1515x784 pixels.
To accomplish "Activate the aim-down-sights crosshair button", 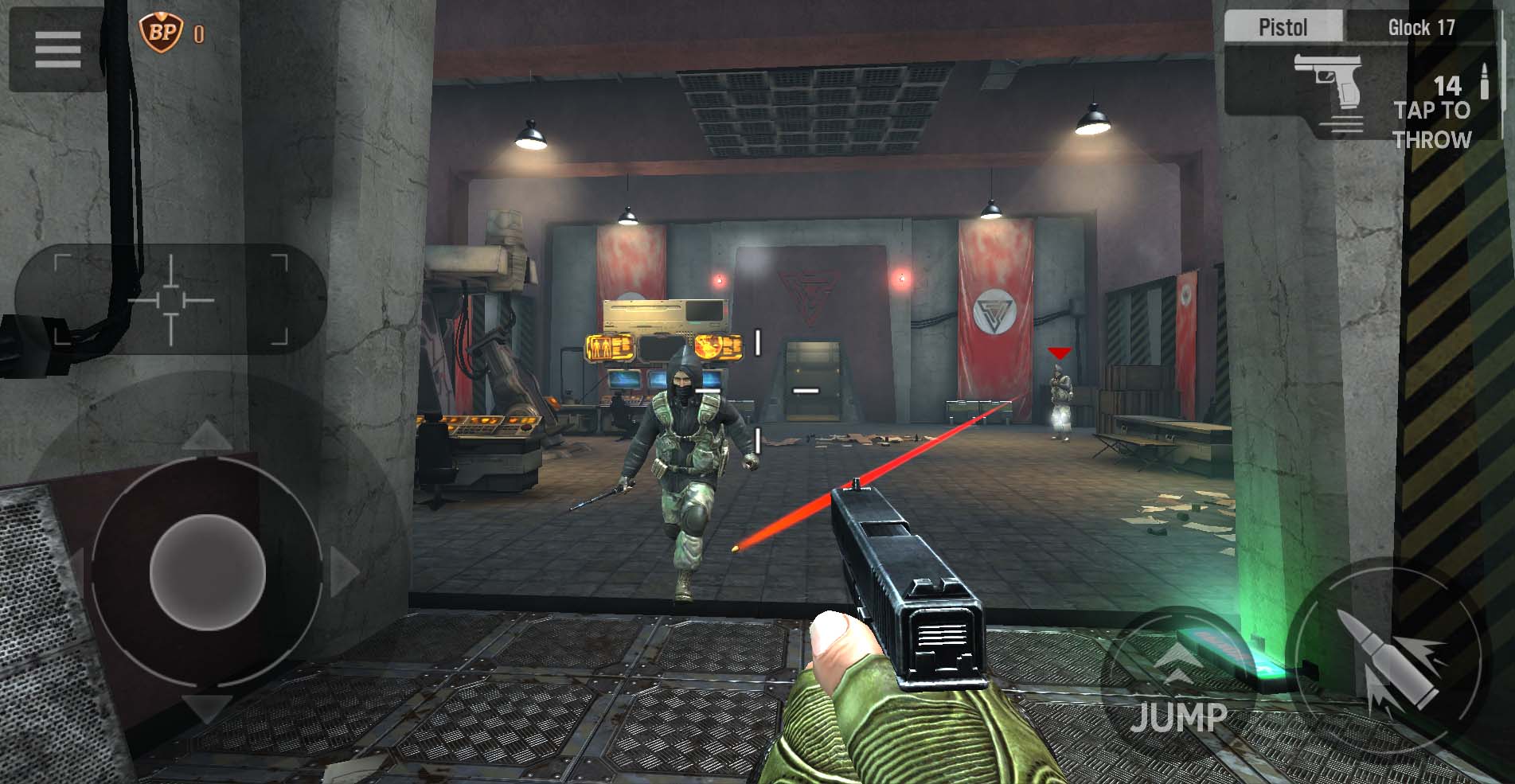I will (x=171, y=300).
